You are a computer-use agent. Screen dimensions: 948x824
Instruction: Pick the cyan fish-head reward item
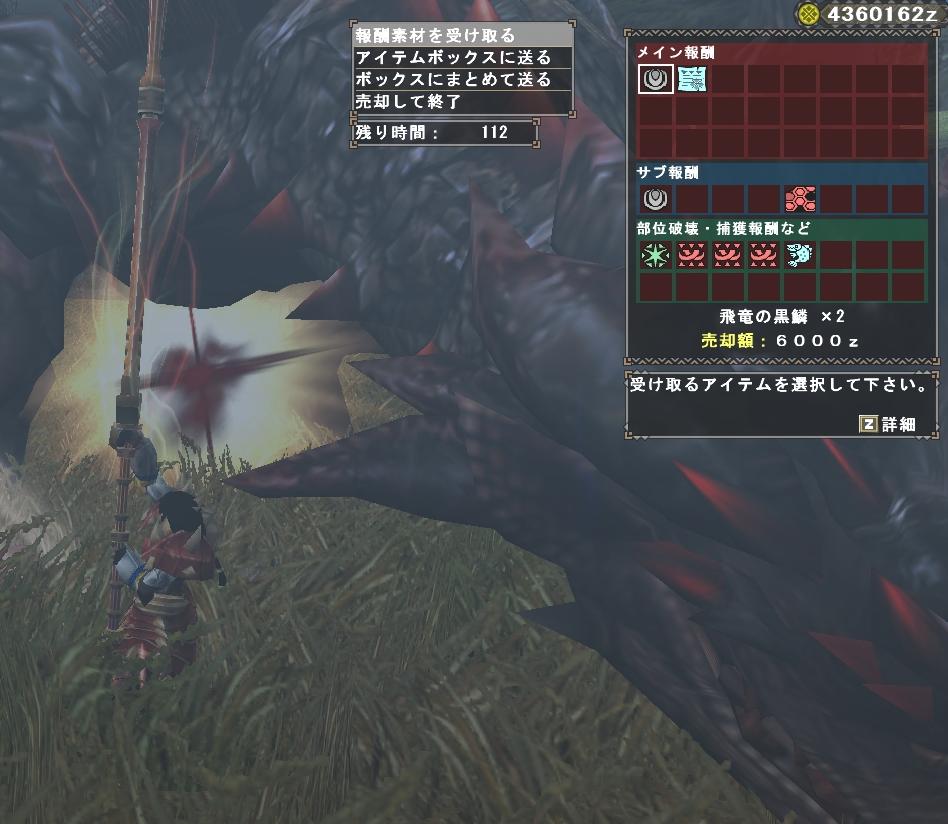[799, 256]
